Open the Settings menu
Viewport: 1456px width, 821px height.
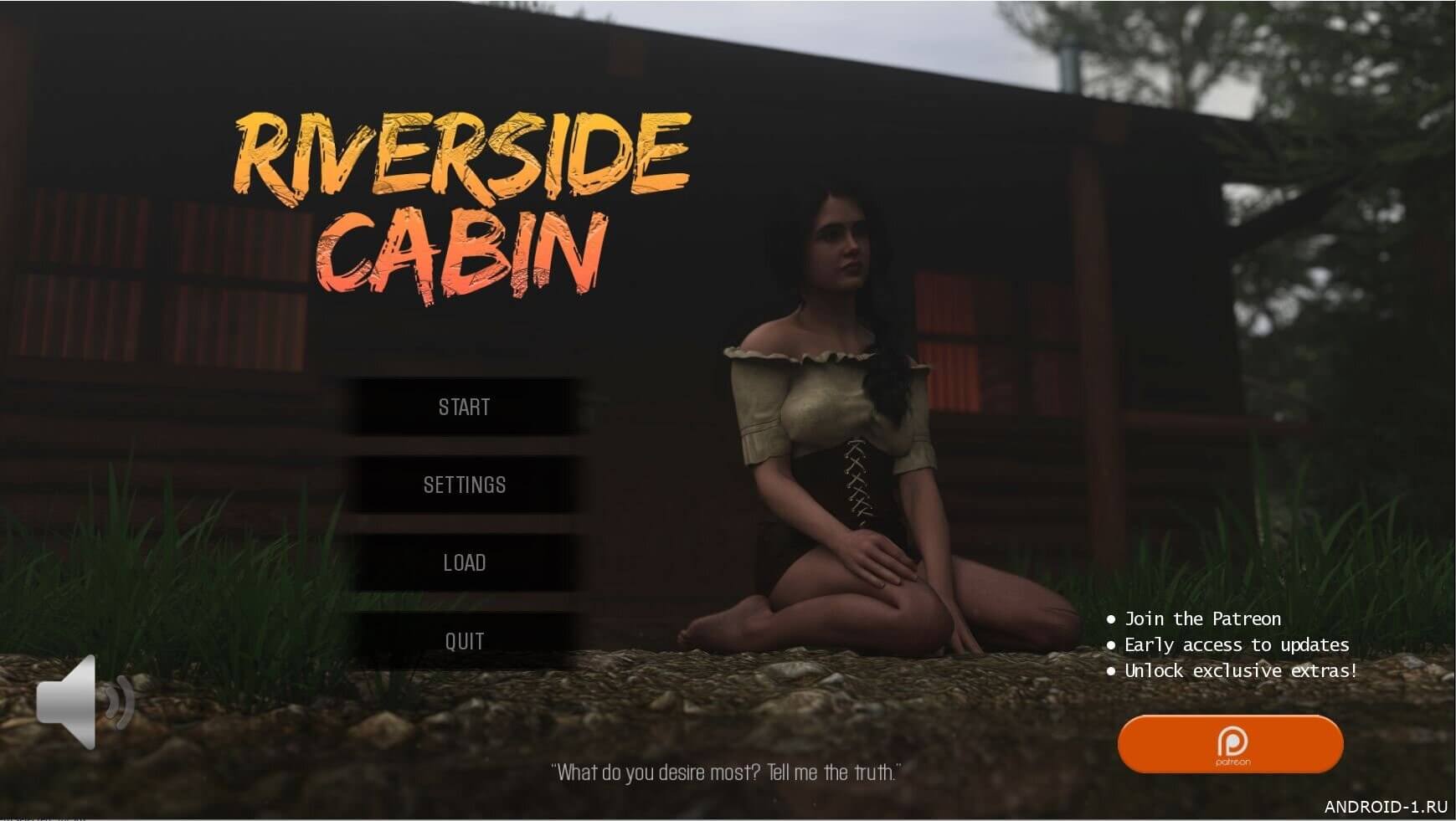464,485
